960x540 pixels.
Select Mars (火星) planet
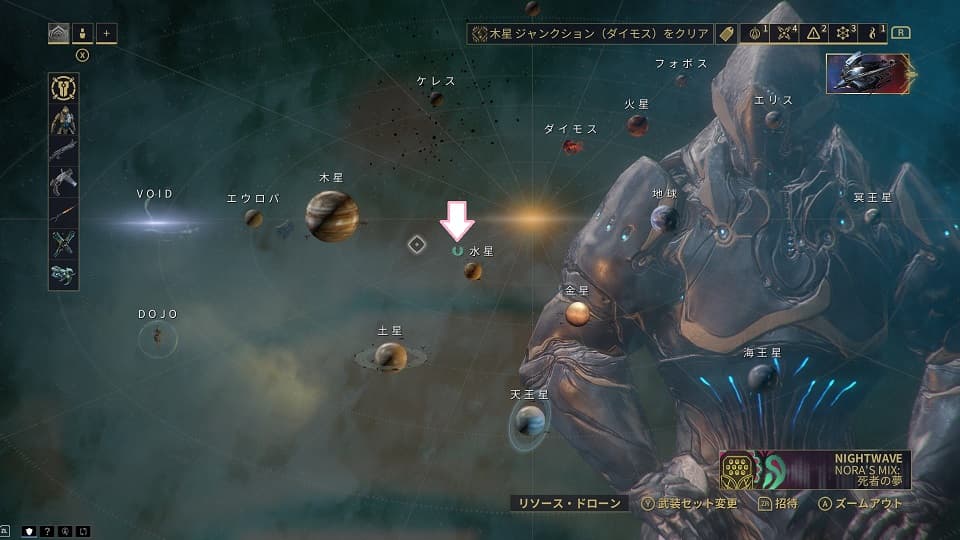pyautogui.click(x=637, y=125)
